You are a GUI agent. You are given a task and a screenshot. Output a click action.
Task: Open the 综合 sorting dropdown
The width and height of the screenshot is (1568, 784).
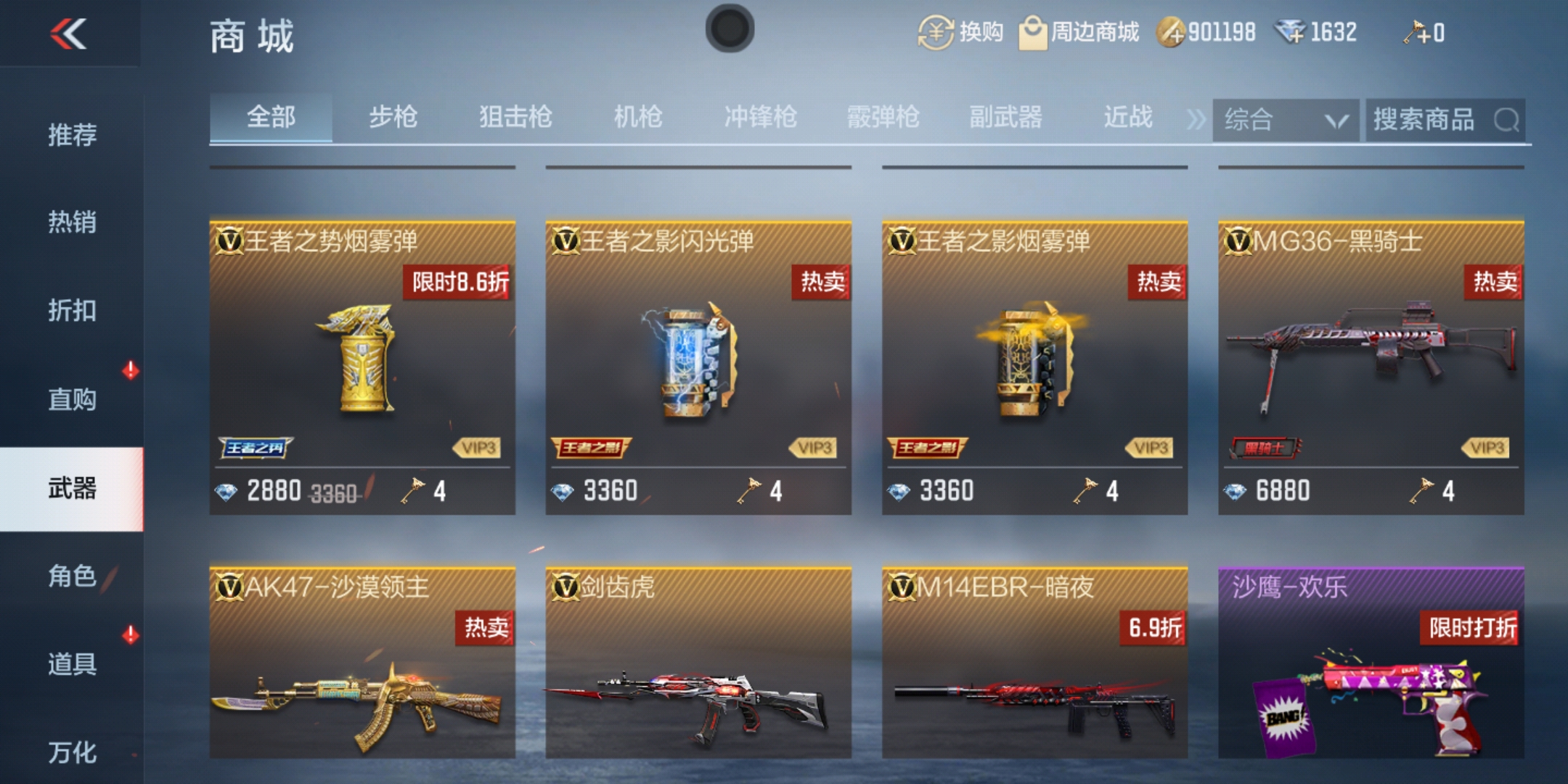1285,121
